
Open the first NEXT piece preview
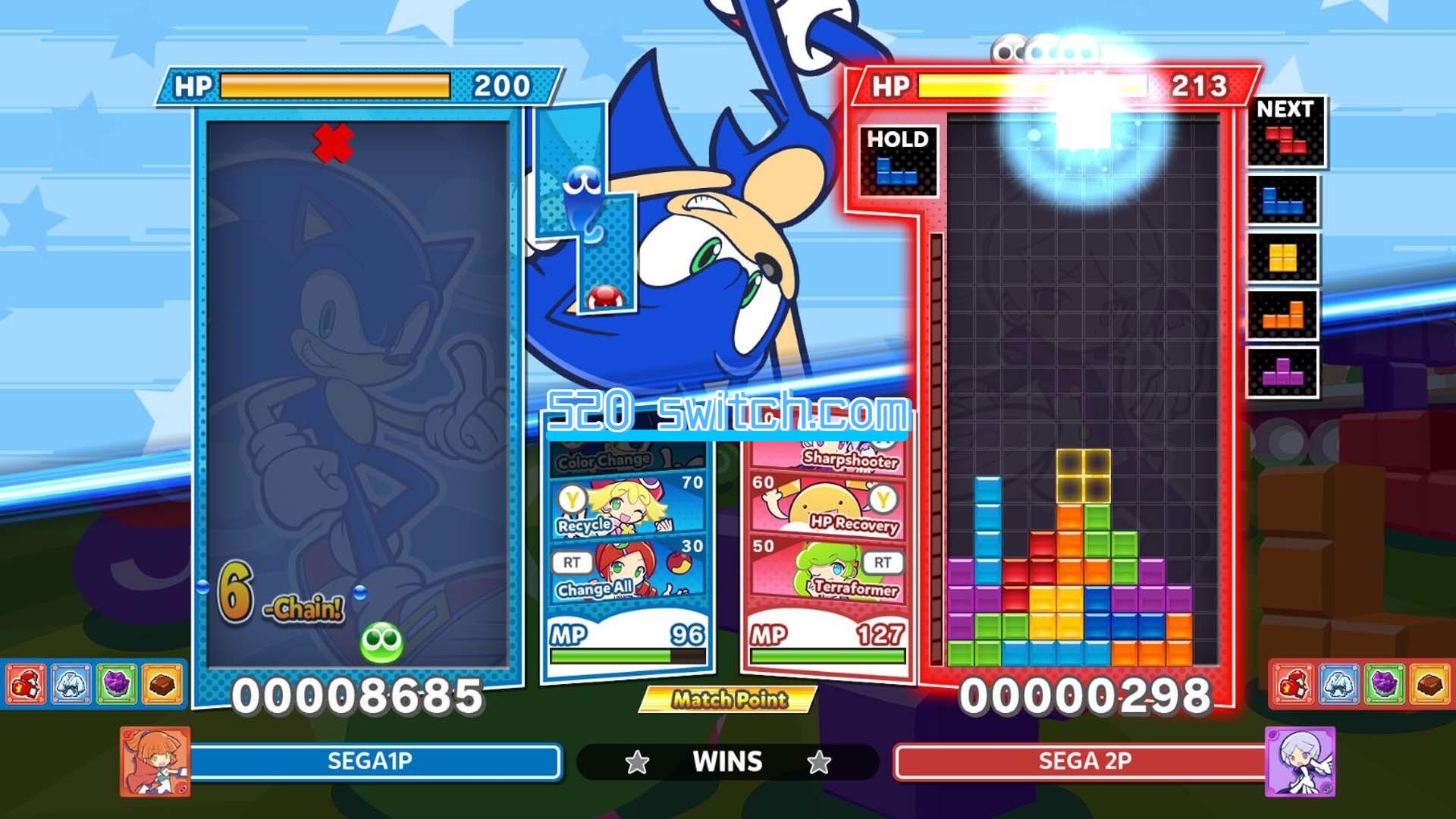[1287, 144]
